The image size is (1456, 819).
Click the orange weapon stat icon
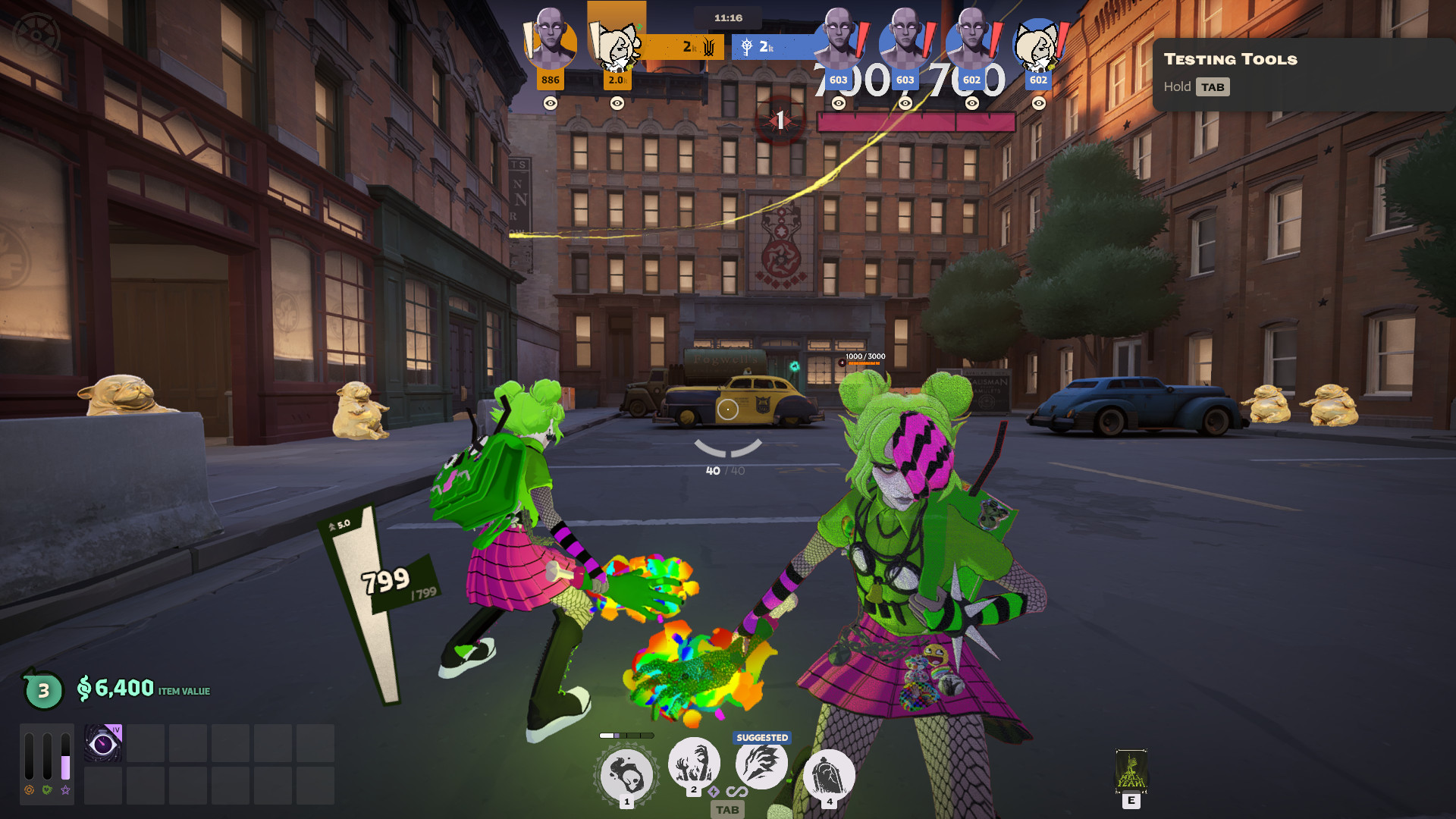pos(29,790)
